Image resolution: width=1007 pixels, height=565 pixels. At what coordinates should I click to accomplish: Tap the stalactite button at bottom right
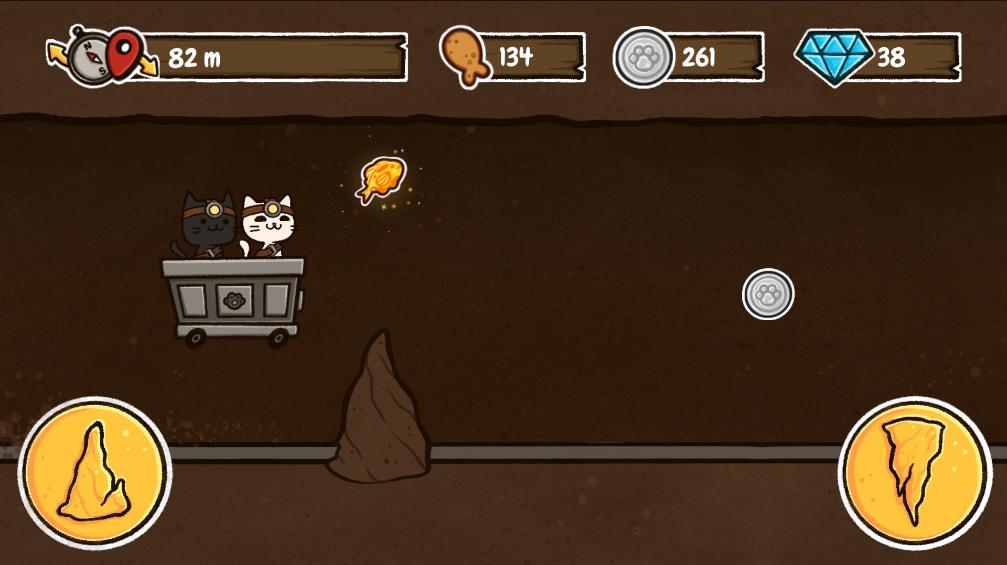pyautogui.click(x=914, y=472)
